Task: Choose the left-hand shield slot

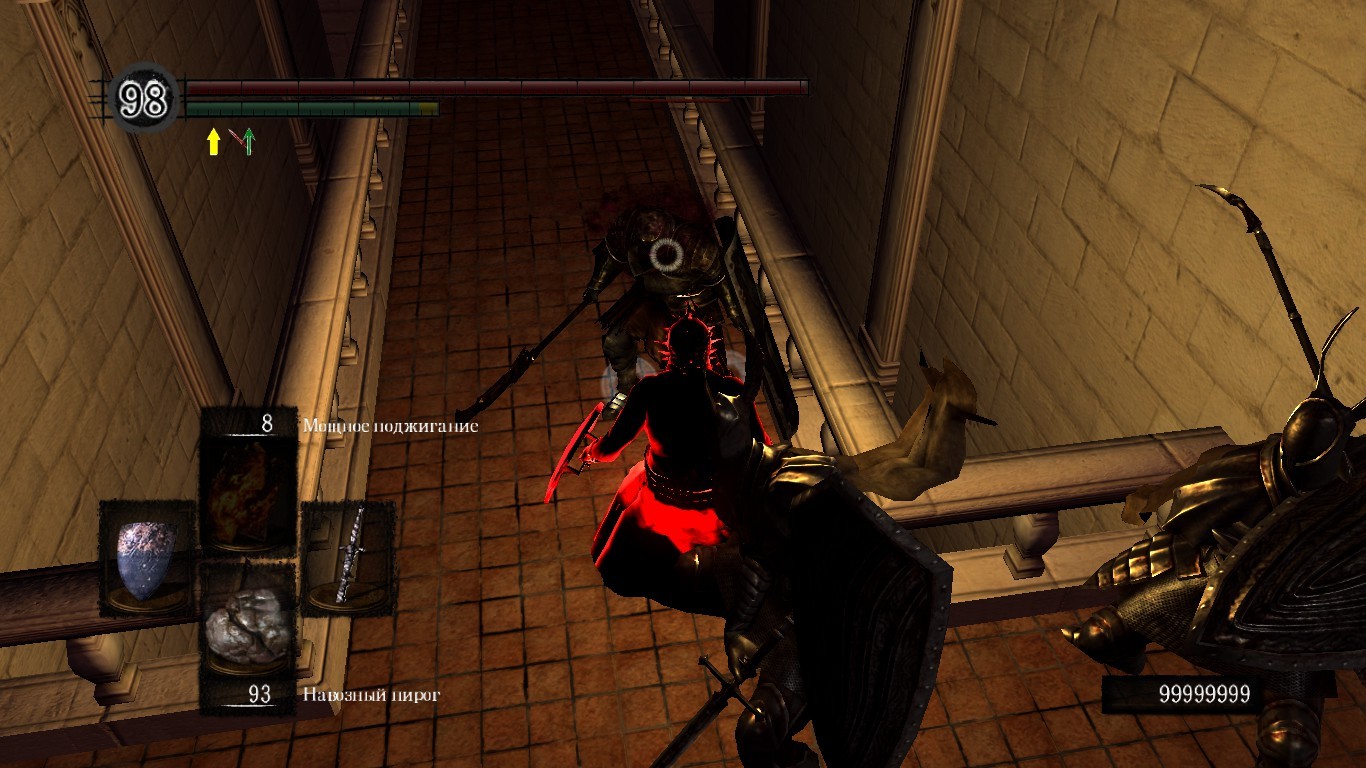Action: 147,556
